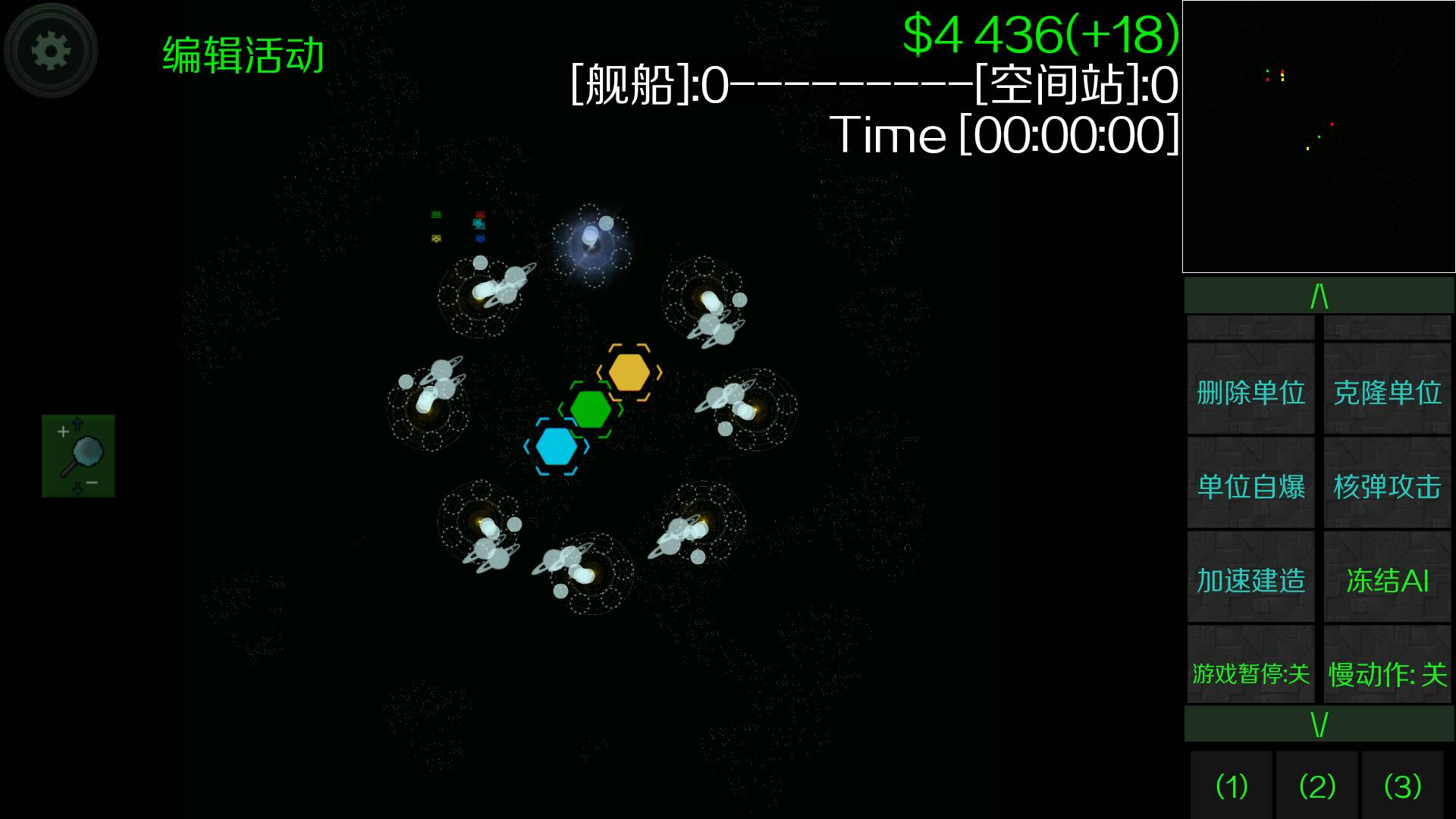Select the yellow hexagon faction marker
1456x819 pixels.
[x=629, y=372]
